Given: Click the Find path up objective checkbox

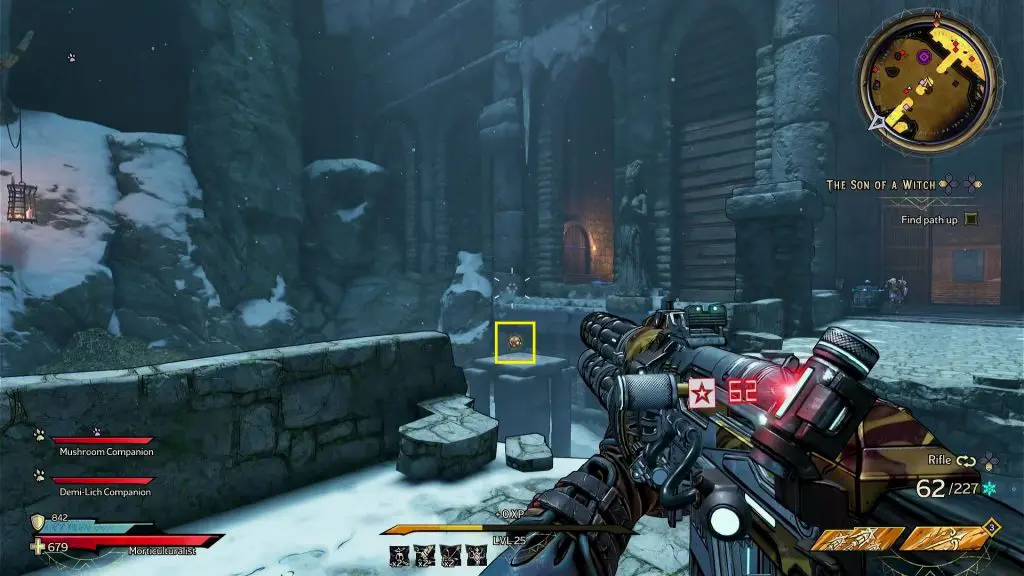Looking at the screenshot, I should [x=971, y=219].
